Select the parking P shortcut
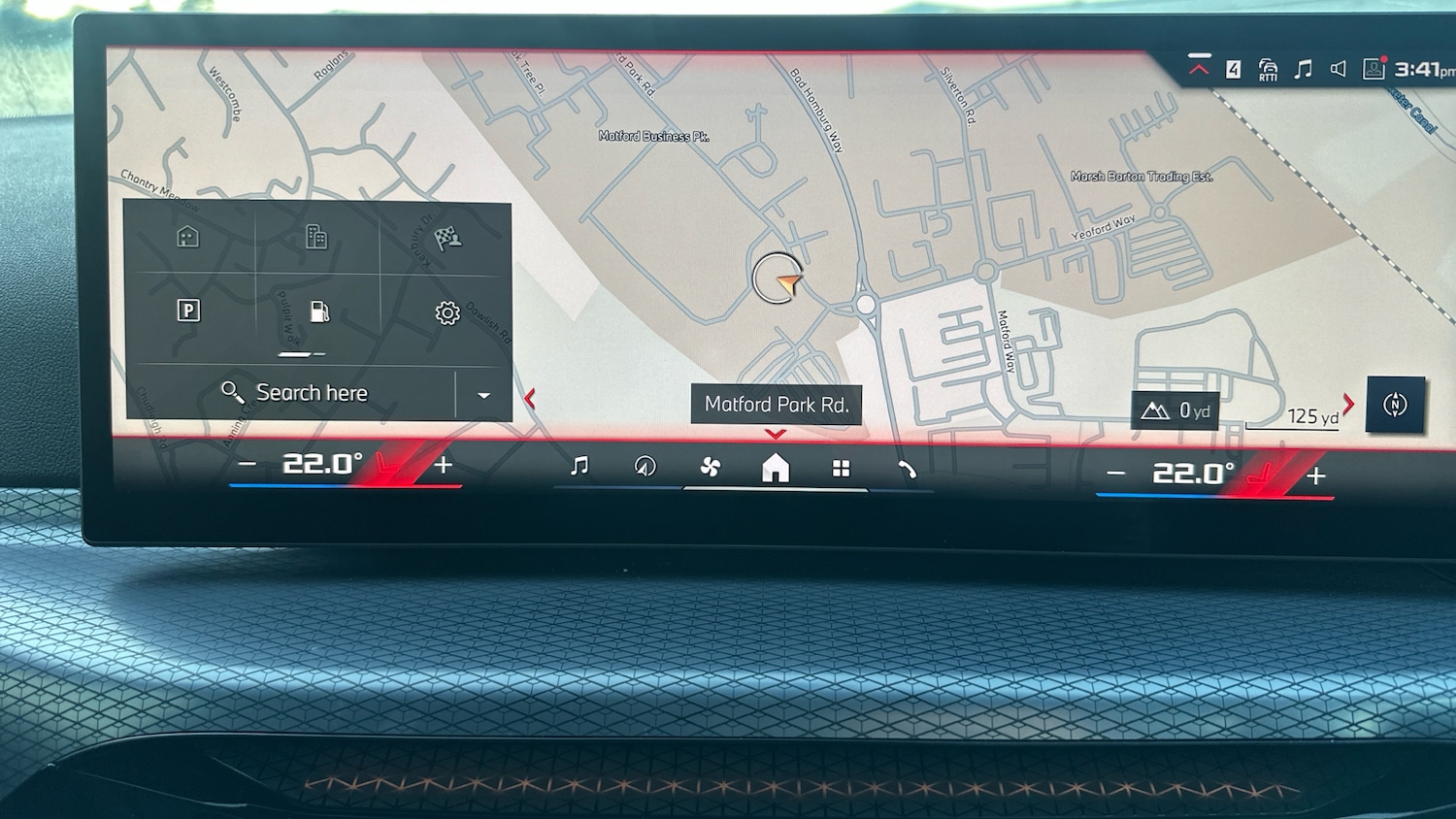Image resolution: width=1456 pixels, height=819 pixels. click(x=188, y=311)
